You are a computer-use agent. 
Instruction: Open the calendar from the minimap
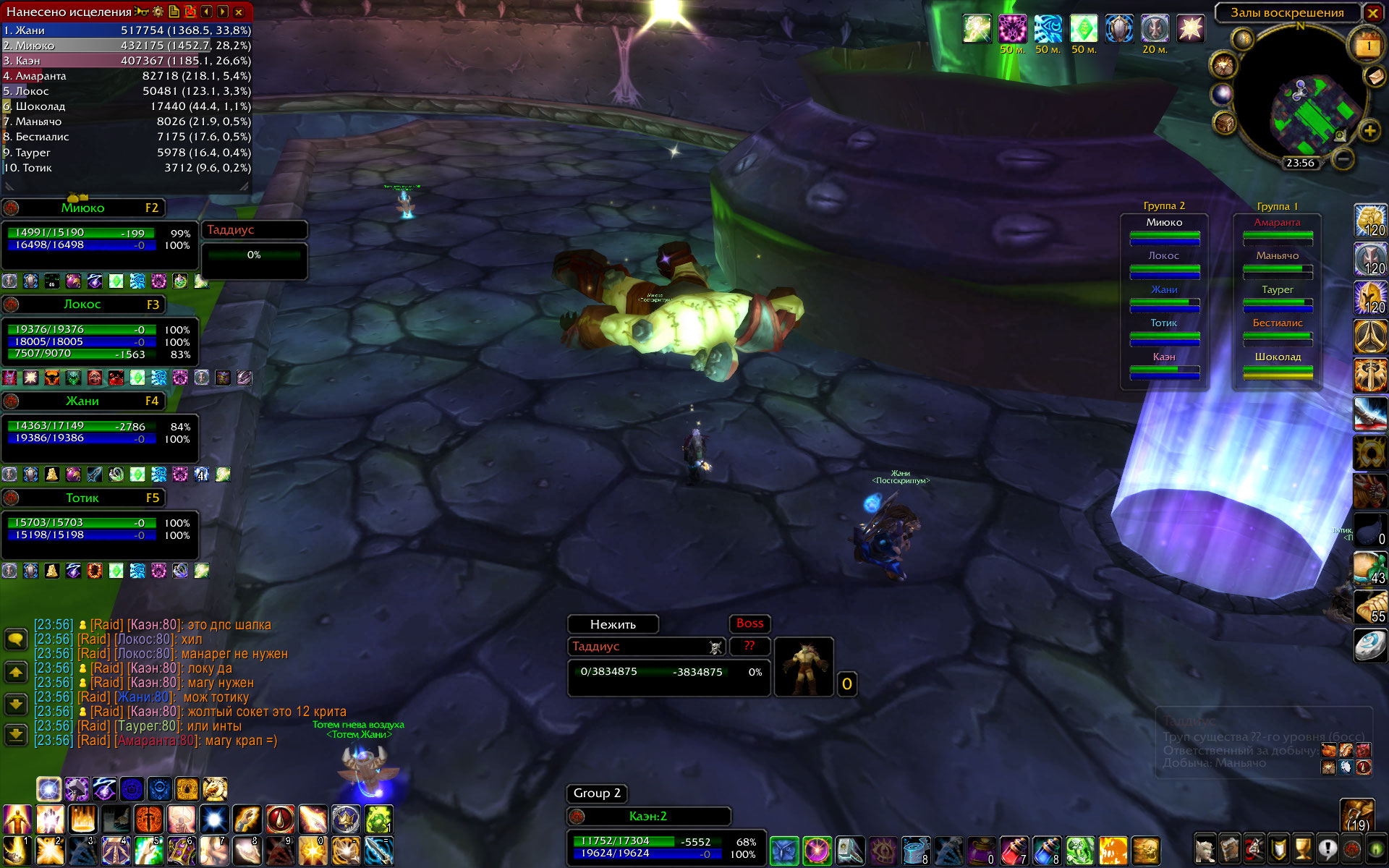[1367, 46]
